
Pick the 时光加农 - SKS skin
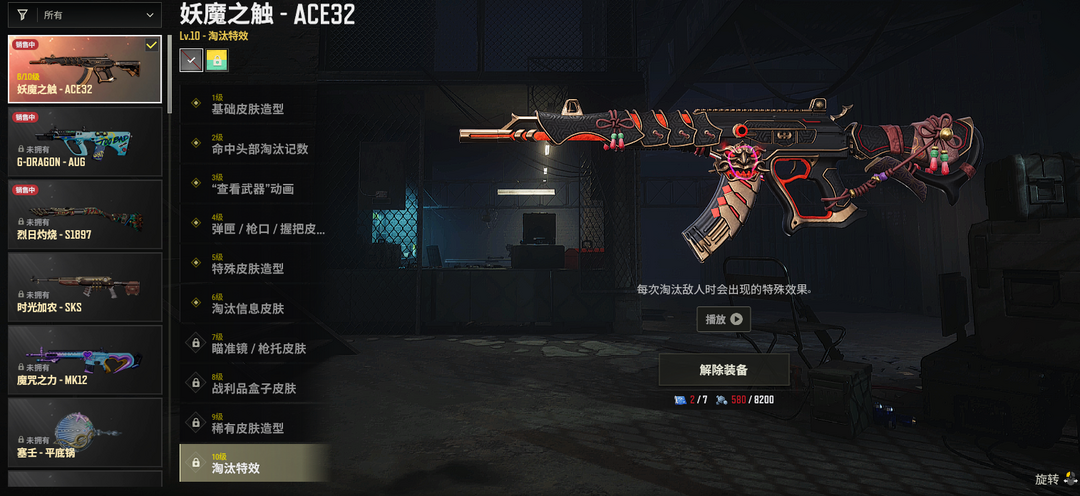tap(85, 287)
